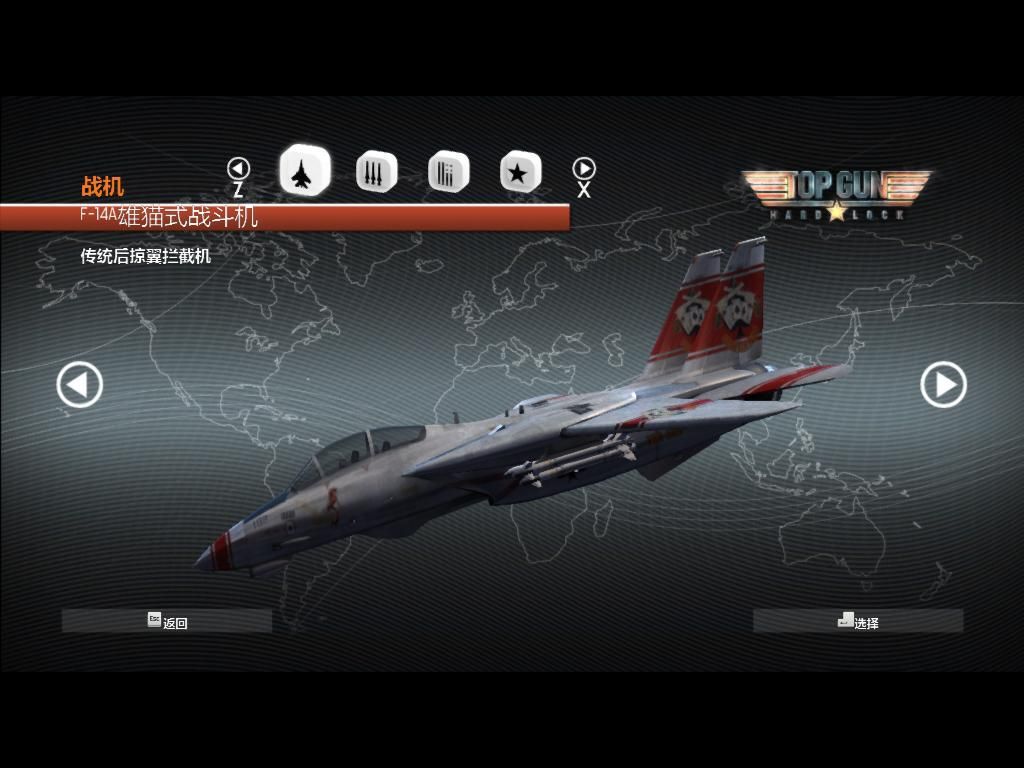Switch to the star tab
Viewport: 1024px width, 768px height.
coord(520,173)
